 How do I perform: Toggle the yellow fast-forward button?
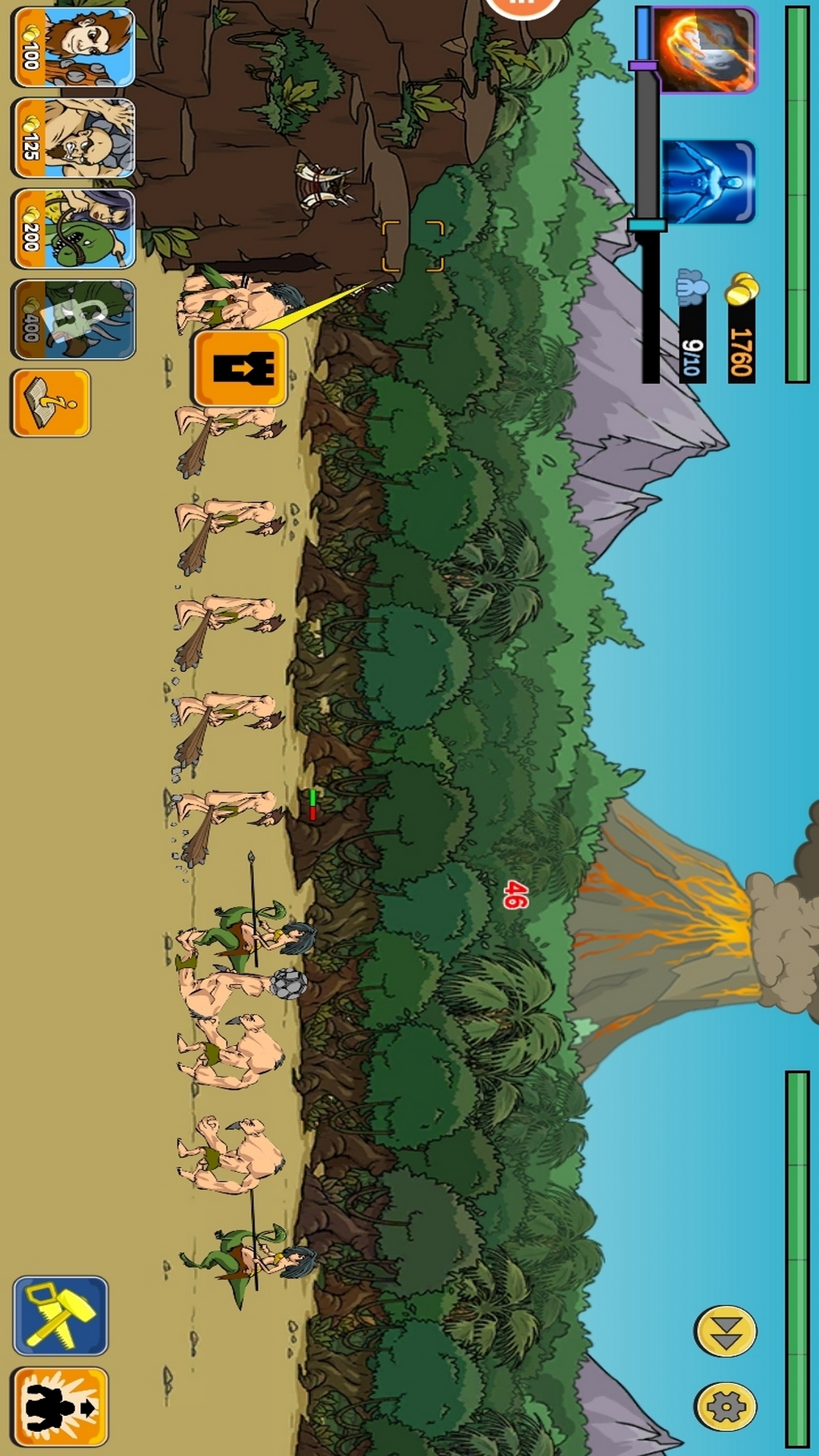726,1331
